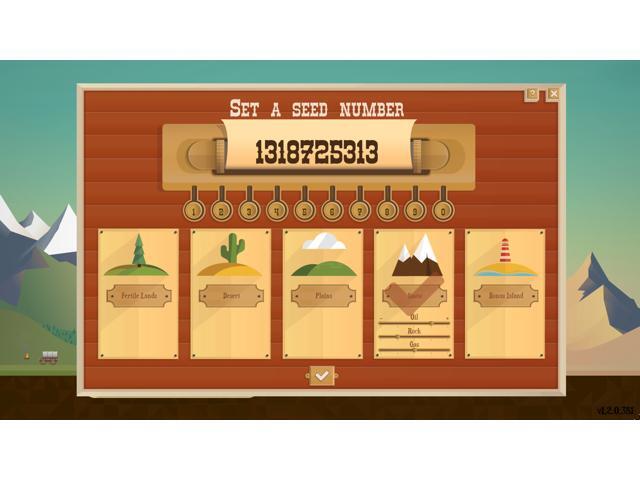Click the digit 8 seed knob
640x480 pixels.
coord(386,211)
